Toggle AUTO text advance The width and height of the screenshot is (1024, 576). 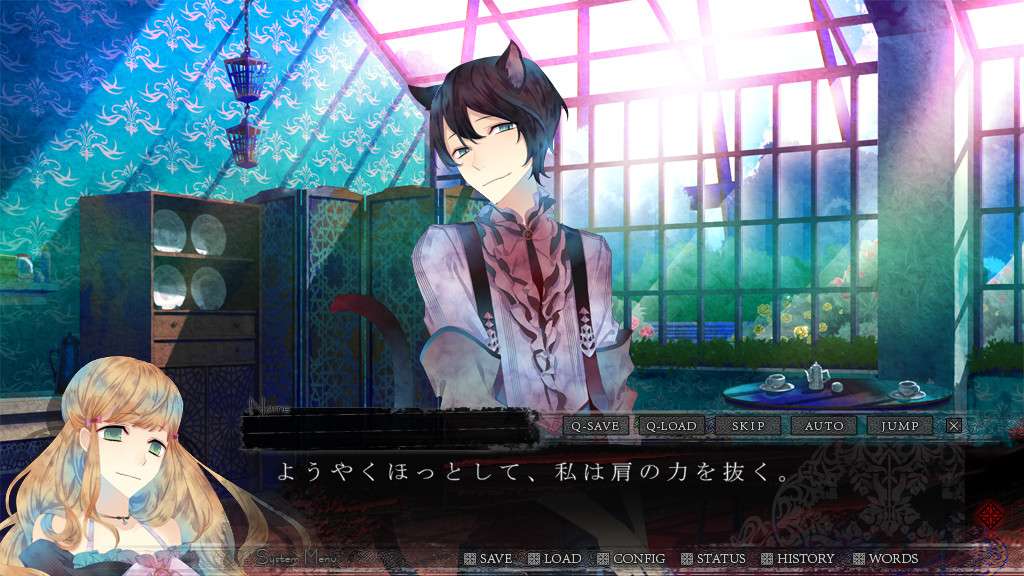[x=824, y=426]
